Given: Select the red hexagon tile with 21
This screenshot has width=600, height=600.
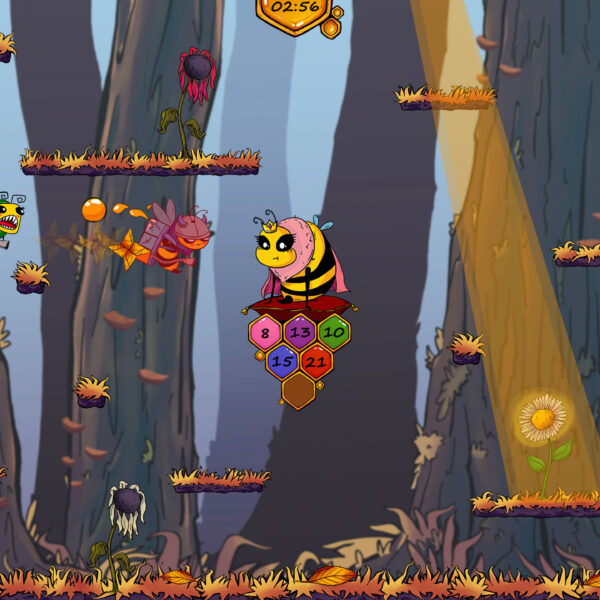Looking at the screenshot, I should [x=316, y=361].
